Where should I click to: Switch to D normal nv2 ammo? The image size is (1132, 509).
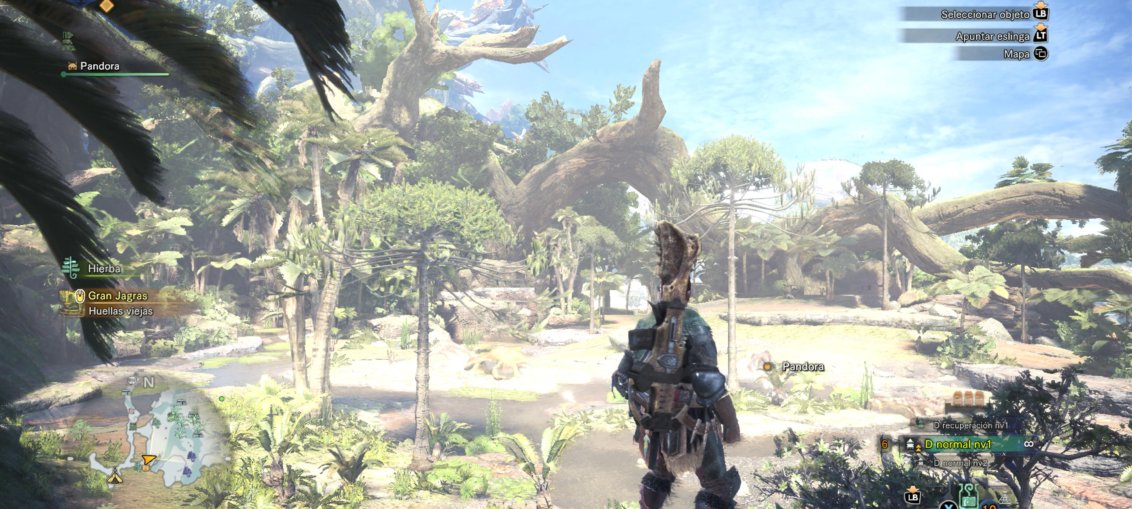click(959, 463)
